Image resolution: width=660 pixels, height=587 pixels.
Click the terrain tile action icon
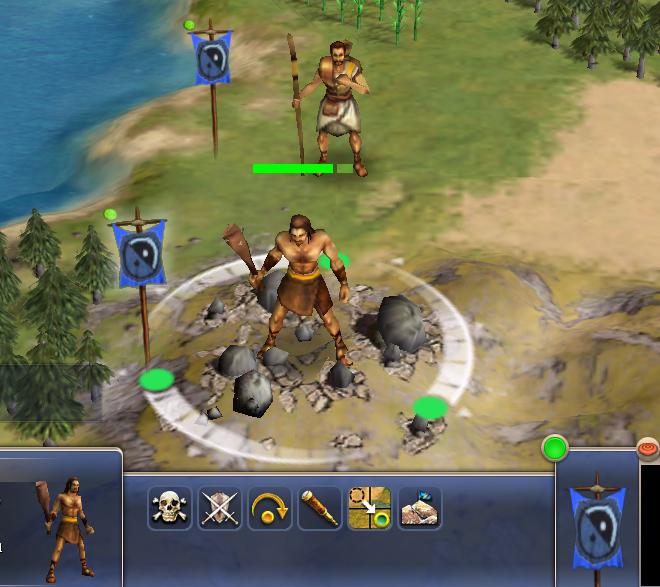point(419,509)
